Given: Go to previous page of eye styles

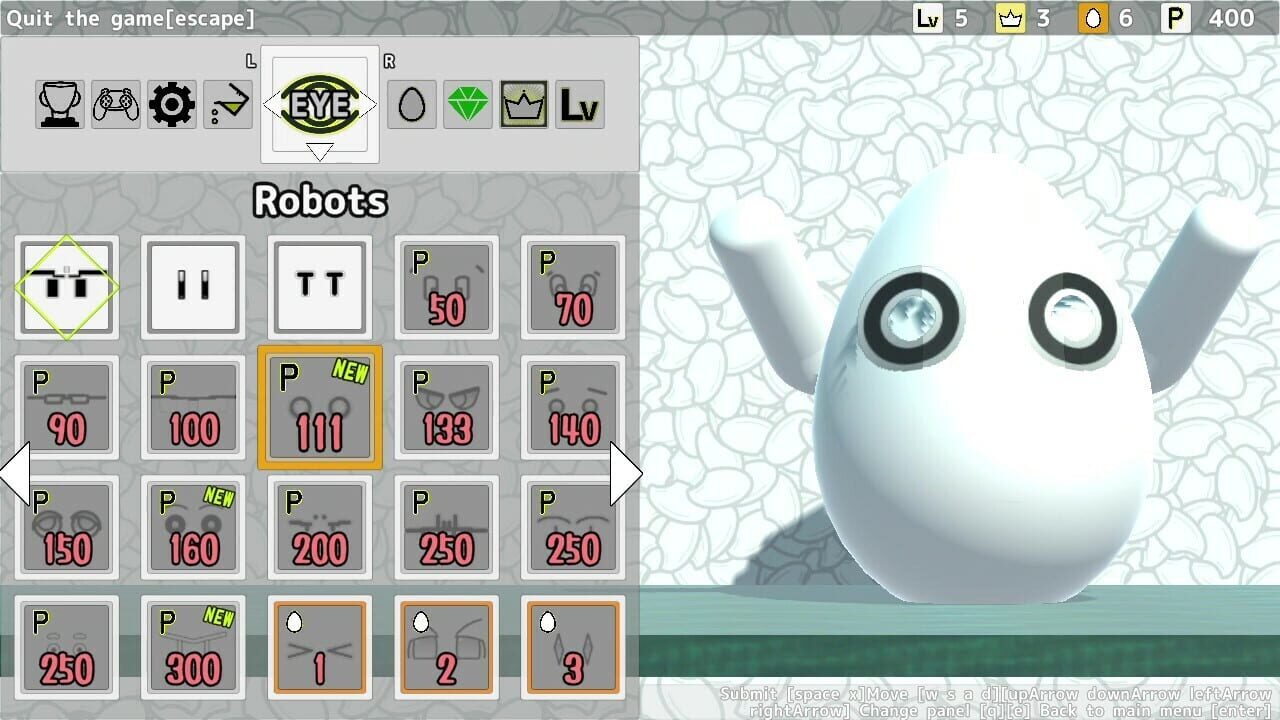Looking at the screenshot, I should point(14,472).
